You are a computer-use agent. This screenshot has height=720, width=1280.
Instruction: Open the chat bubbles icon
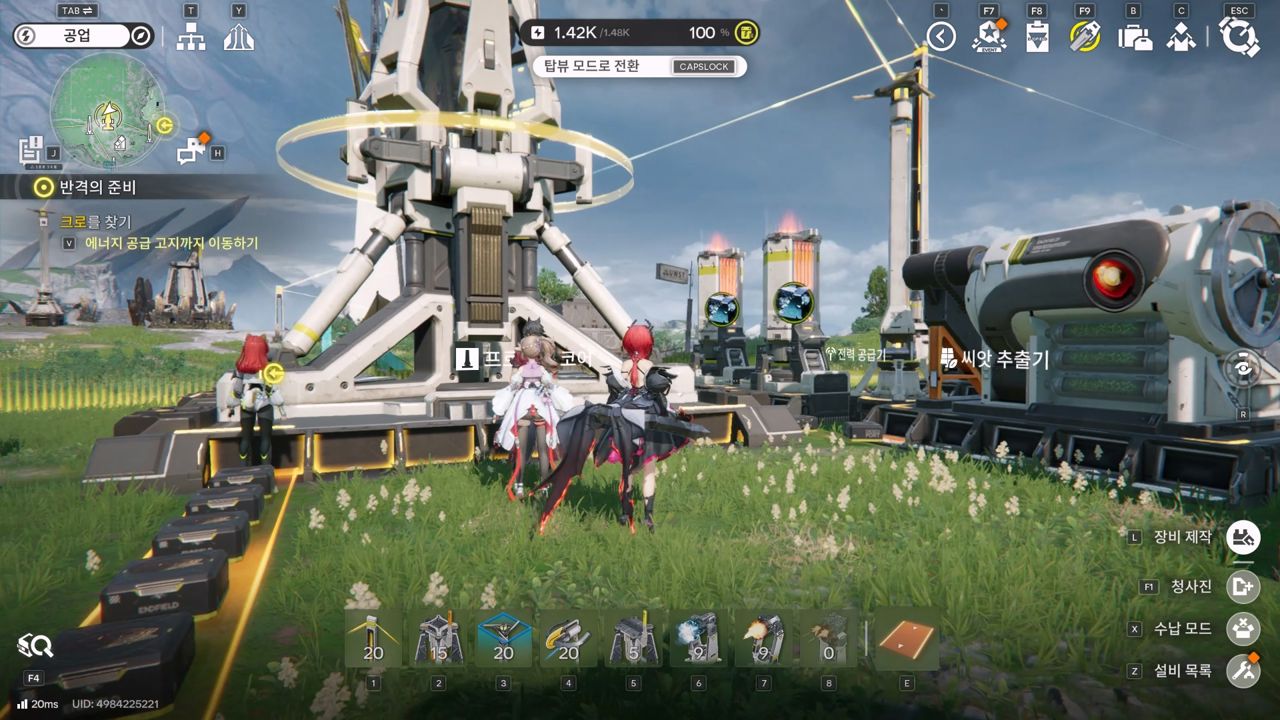[191, 151]
